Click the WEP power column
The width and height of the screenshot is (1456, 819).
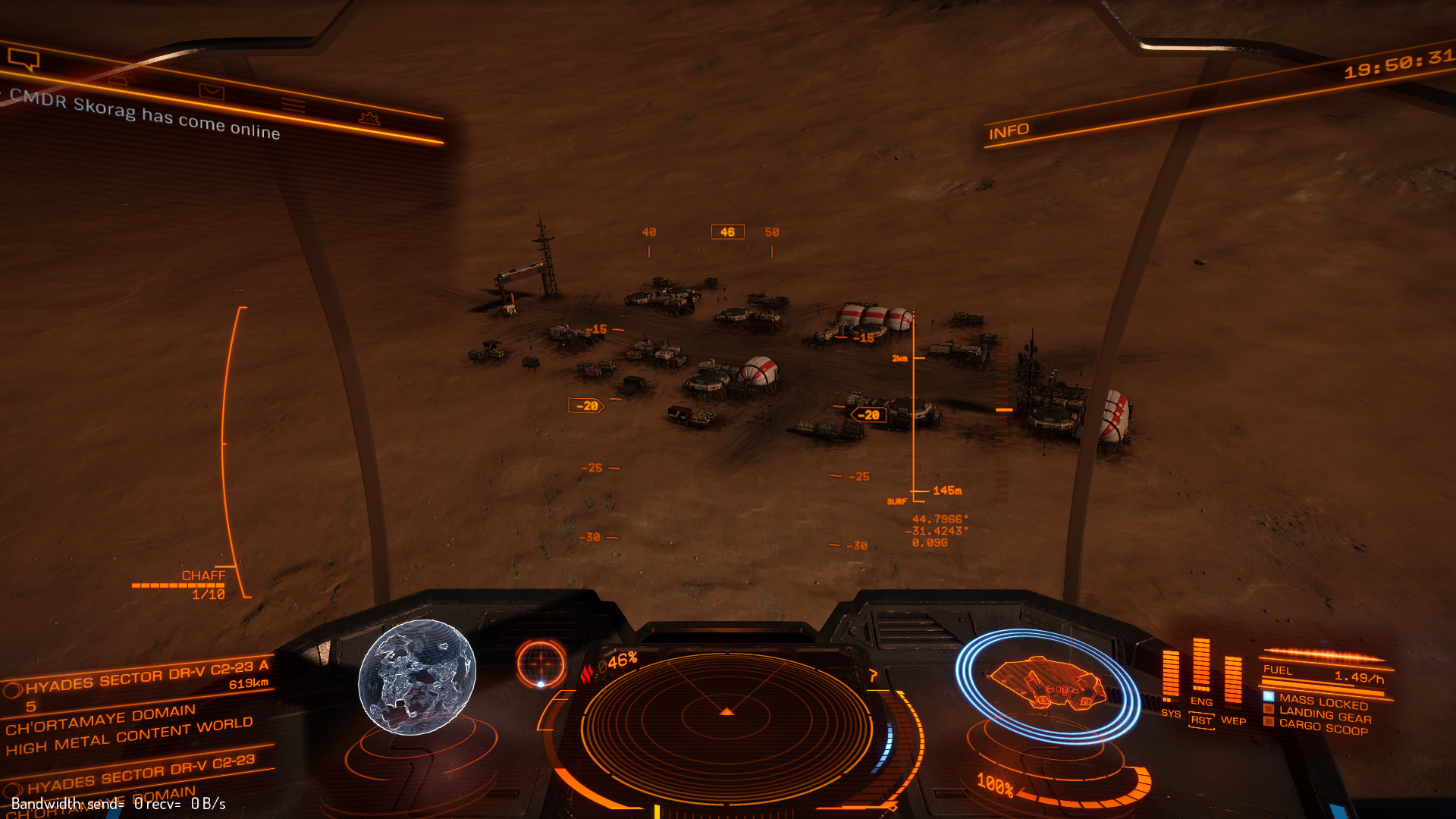(x=1233, y=681)
